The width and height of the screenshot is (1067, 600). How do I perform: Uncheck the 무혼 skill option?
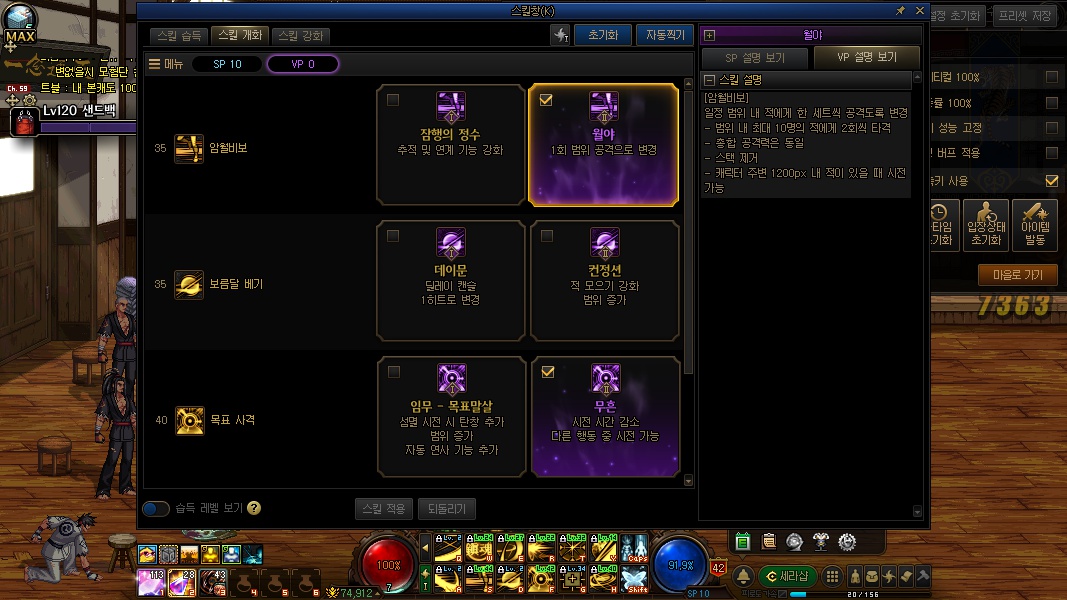pyautogui.click(x=546, y=372)
